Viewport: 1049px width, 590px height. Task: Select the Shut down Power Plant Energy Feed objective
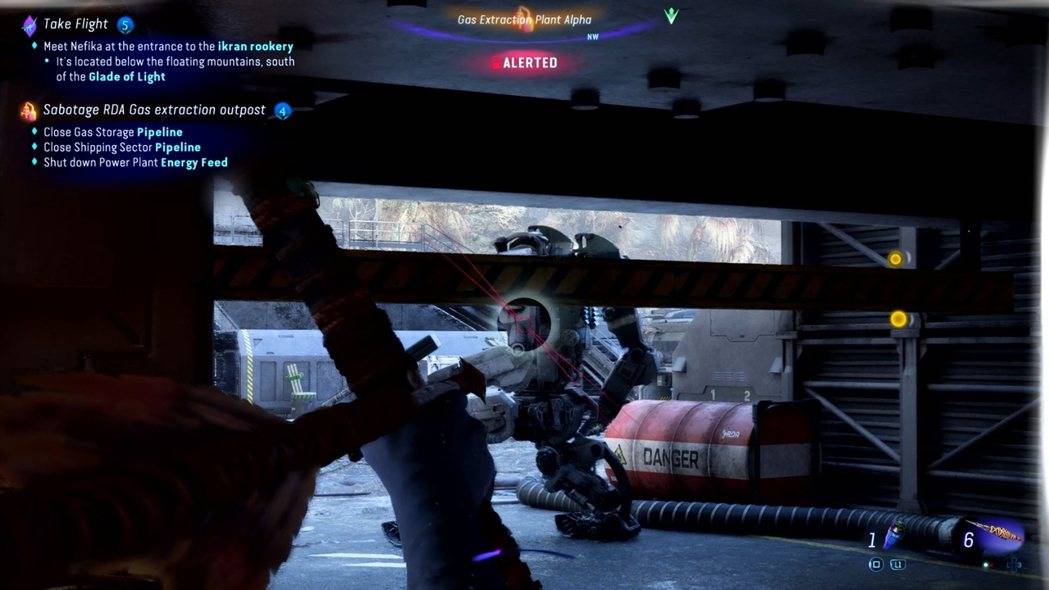click(135, 162)
